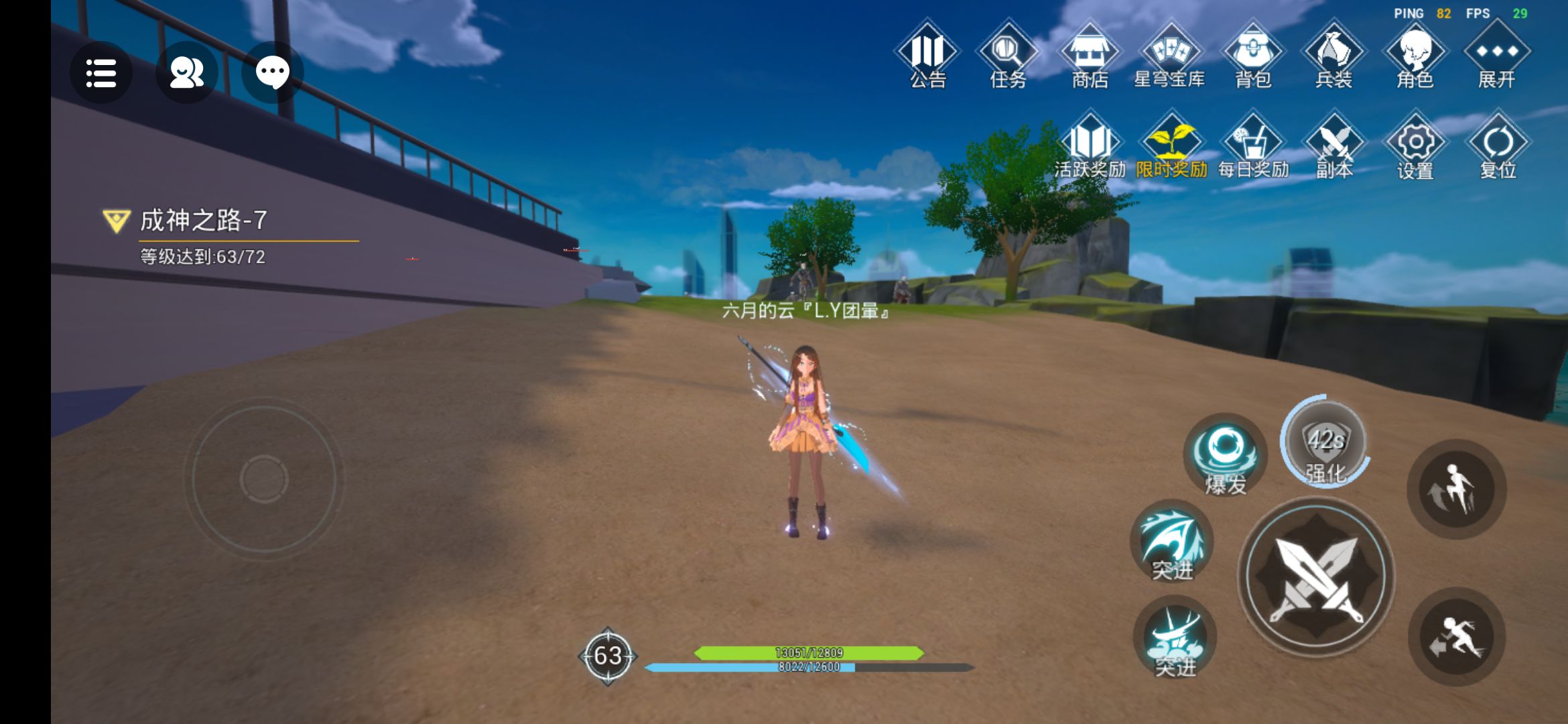Open the 设置 settings menu
Screen dimensions: 1568x724
(x=1415, y=147)
